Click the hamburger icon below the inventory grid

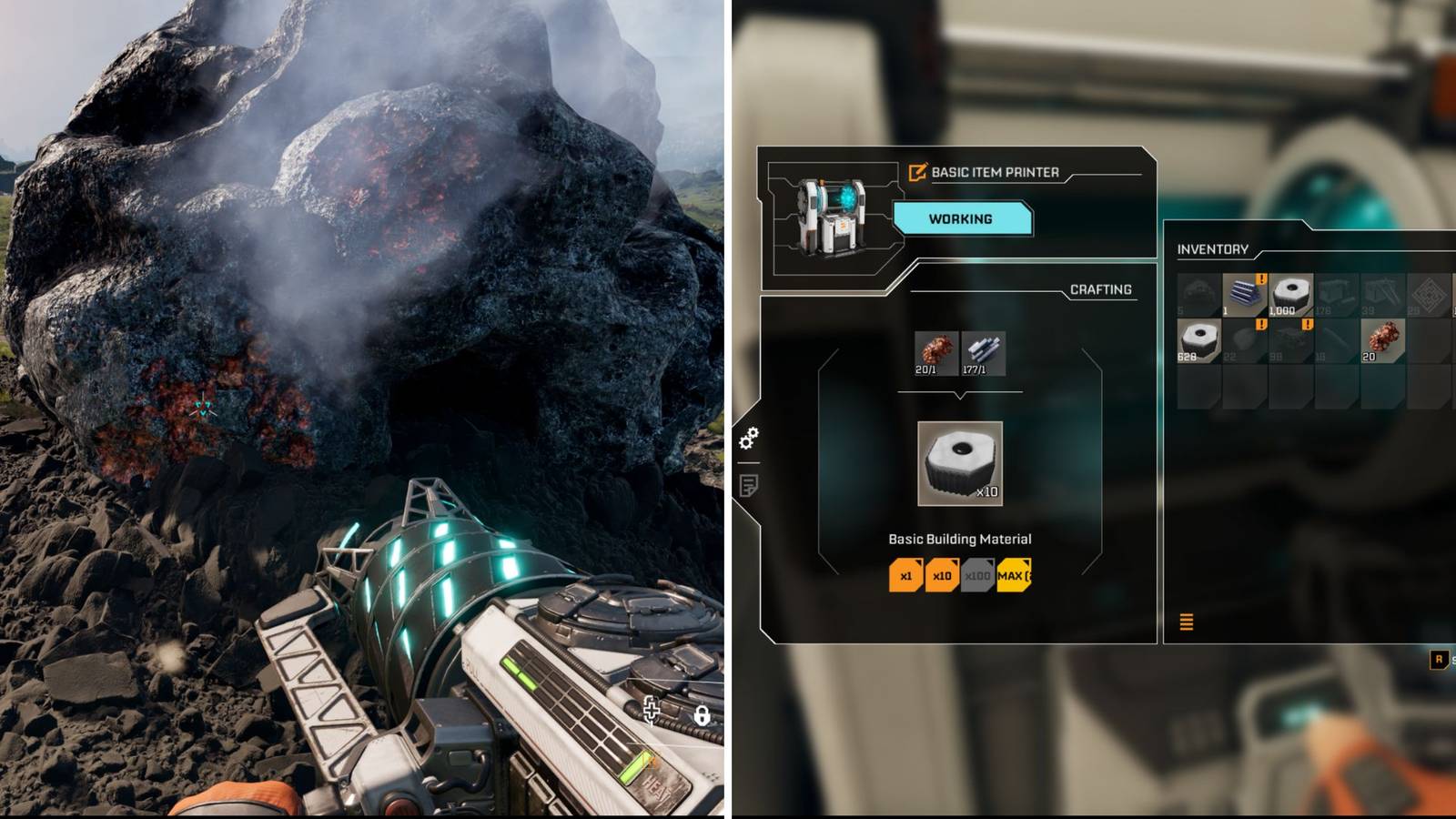tap(1186, 621)
